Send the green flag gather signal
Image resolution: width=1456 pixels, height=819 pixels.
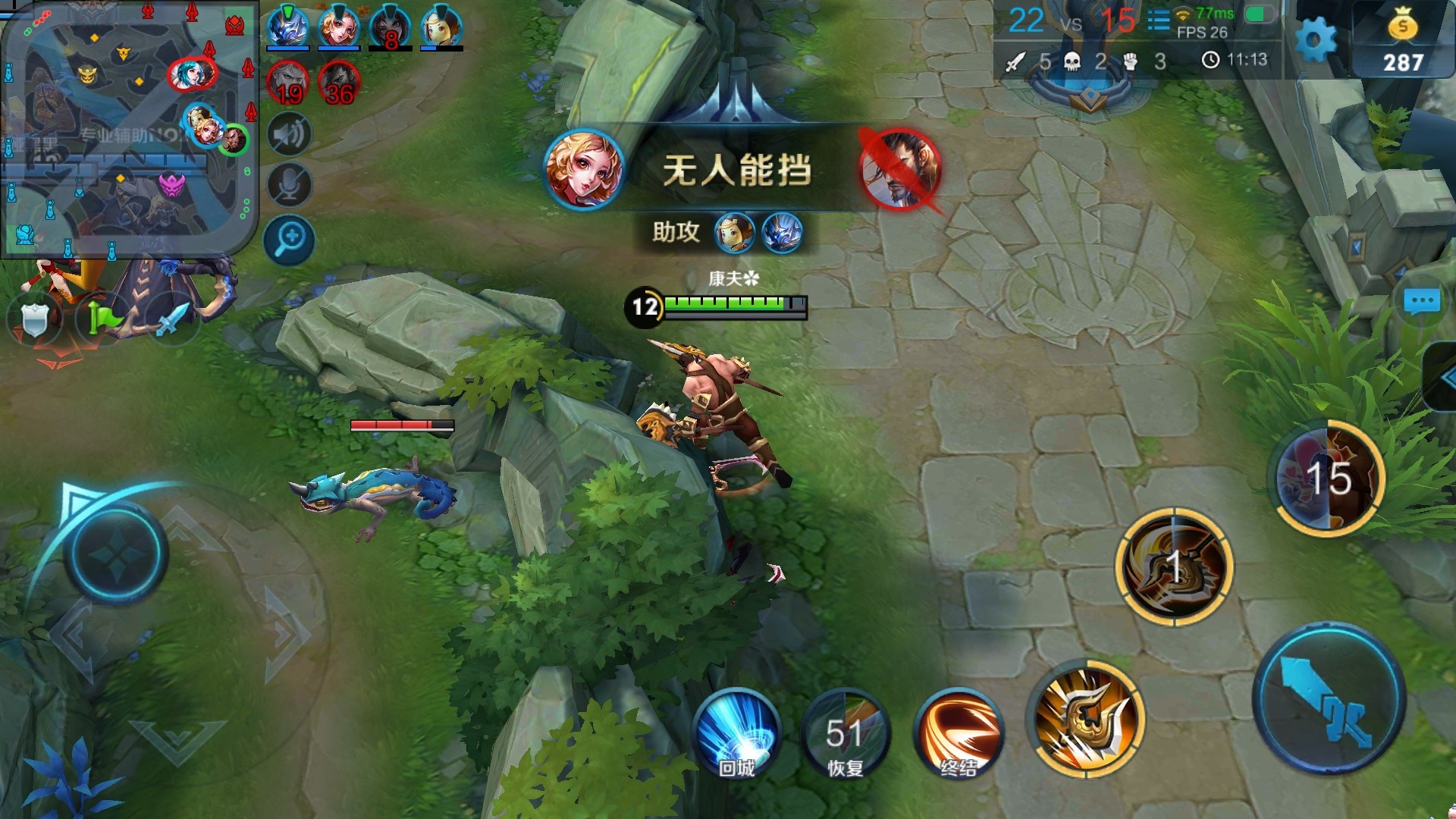102,318
